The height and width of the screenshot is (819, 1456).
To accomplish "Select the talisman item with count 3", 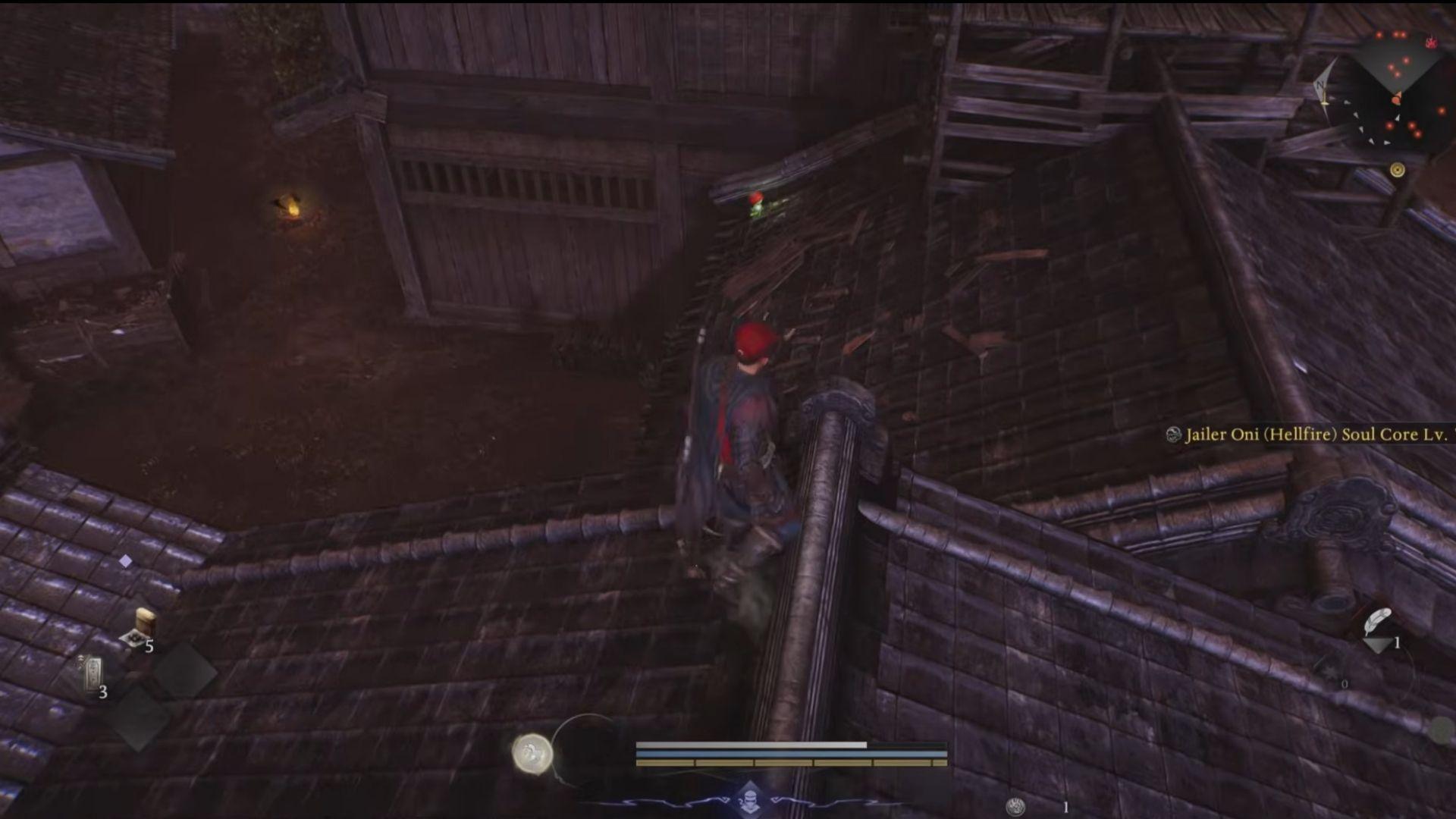I will click(x=93, y=673).
